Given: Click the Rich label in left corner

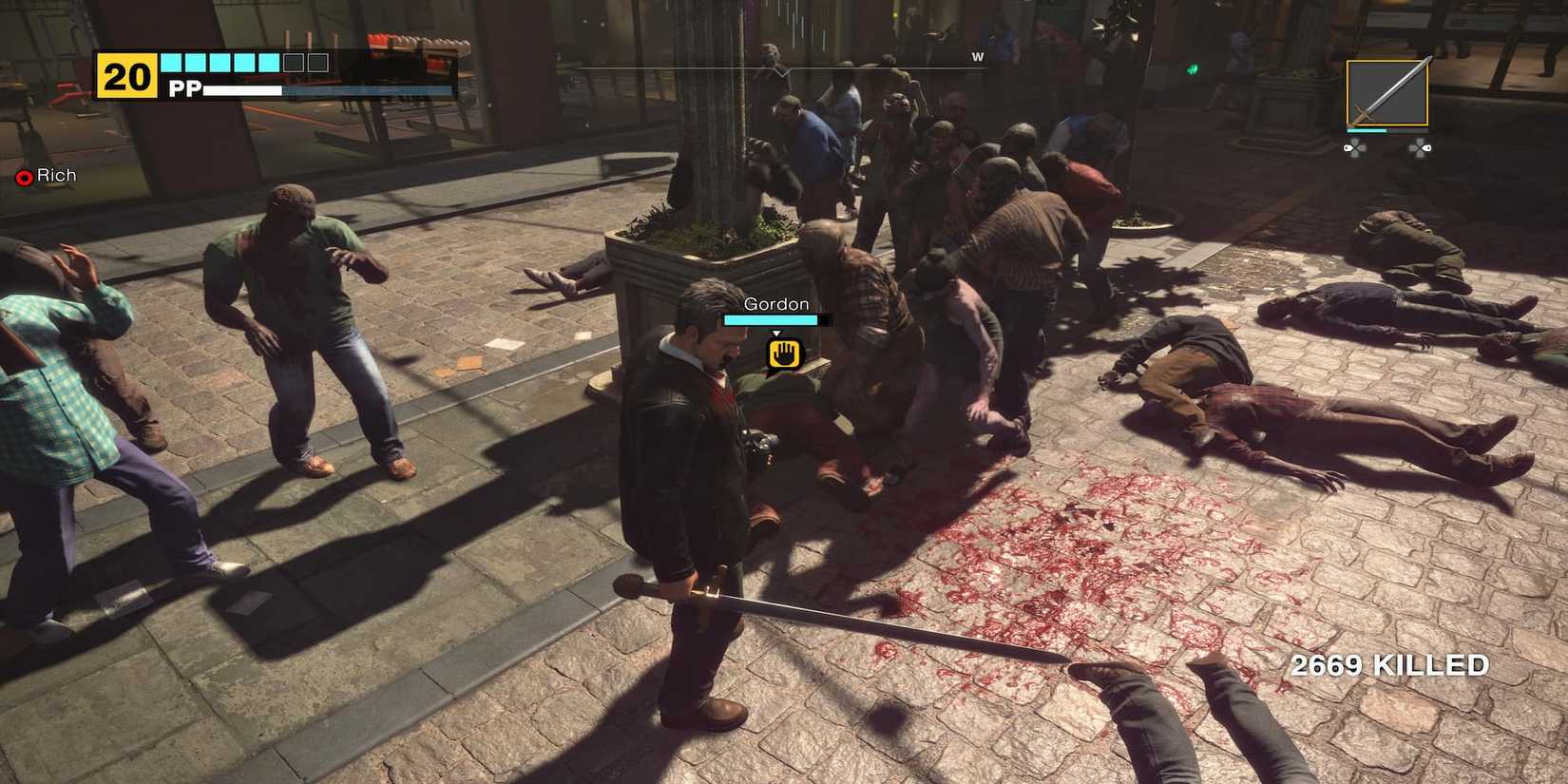Looking at the screenshot, I should click(55, 176).
